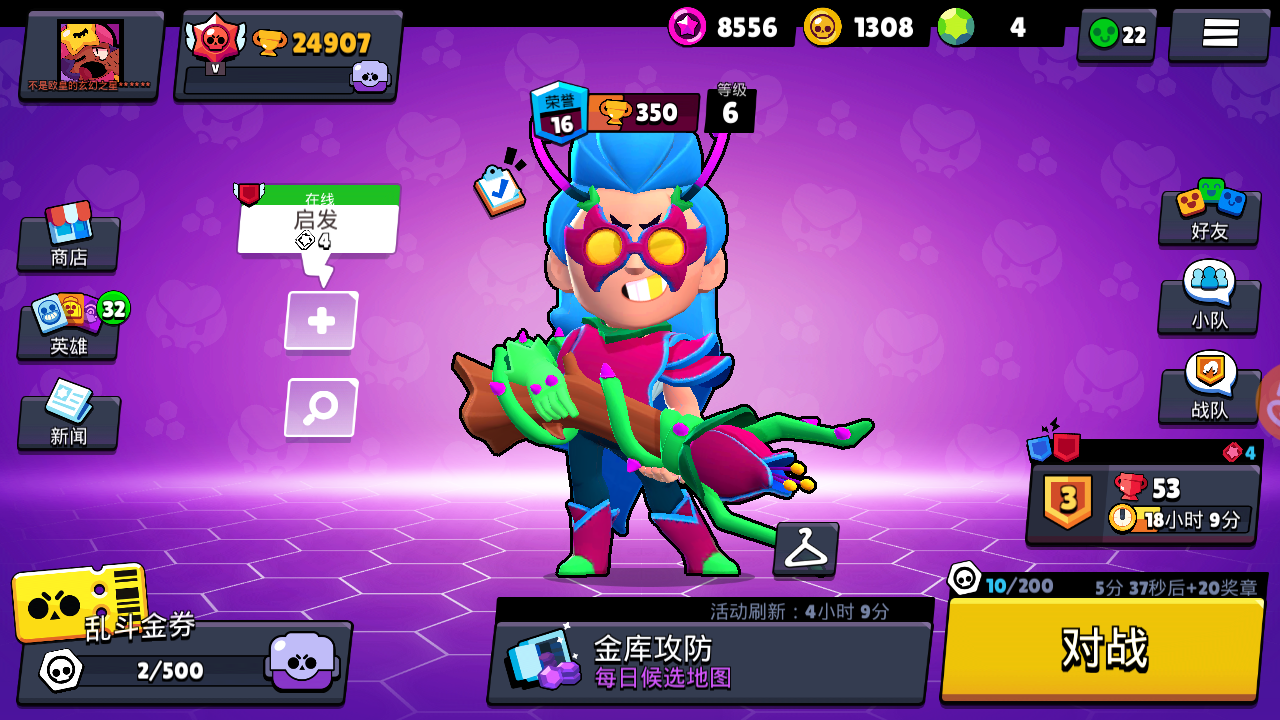Search players using the magnifier icon

pyautogui.click(x=320, y=406)
